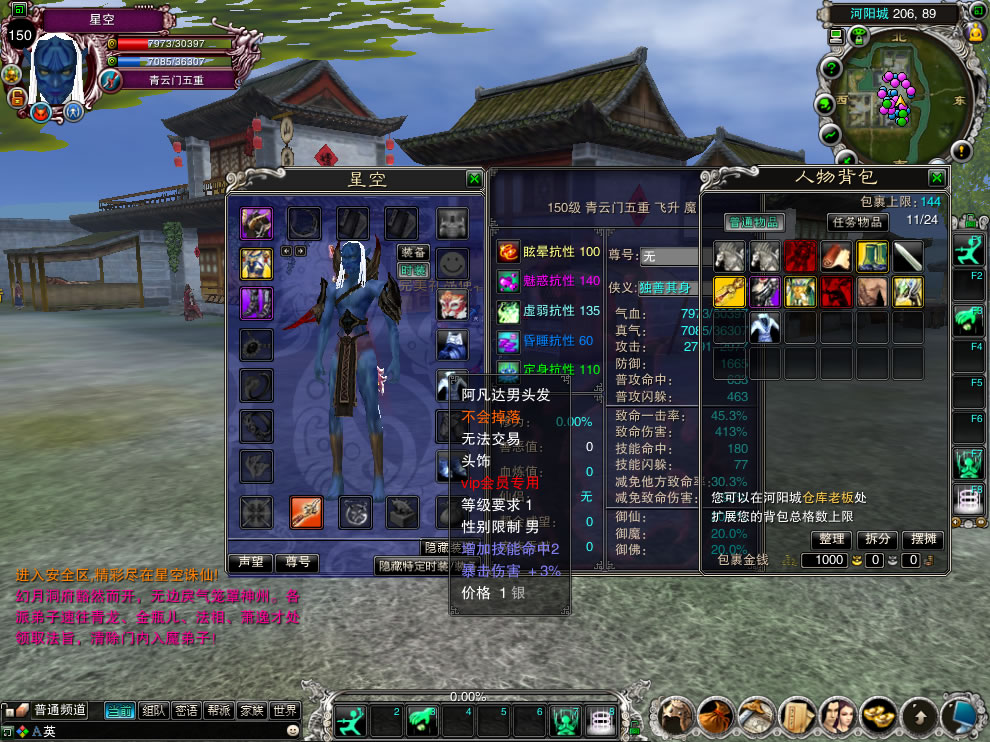Switch to the 装备 equipment view
990x742 pixels.
click(413, 253)
